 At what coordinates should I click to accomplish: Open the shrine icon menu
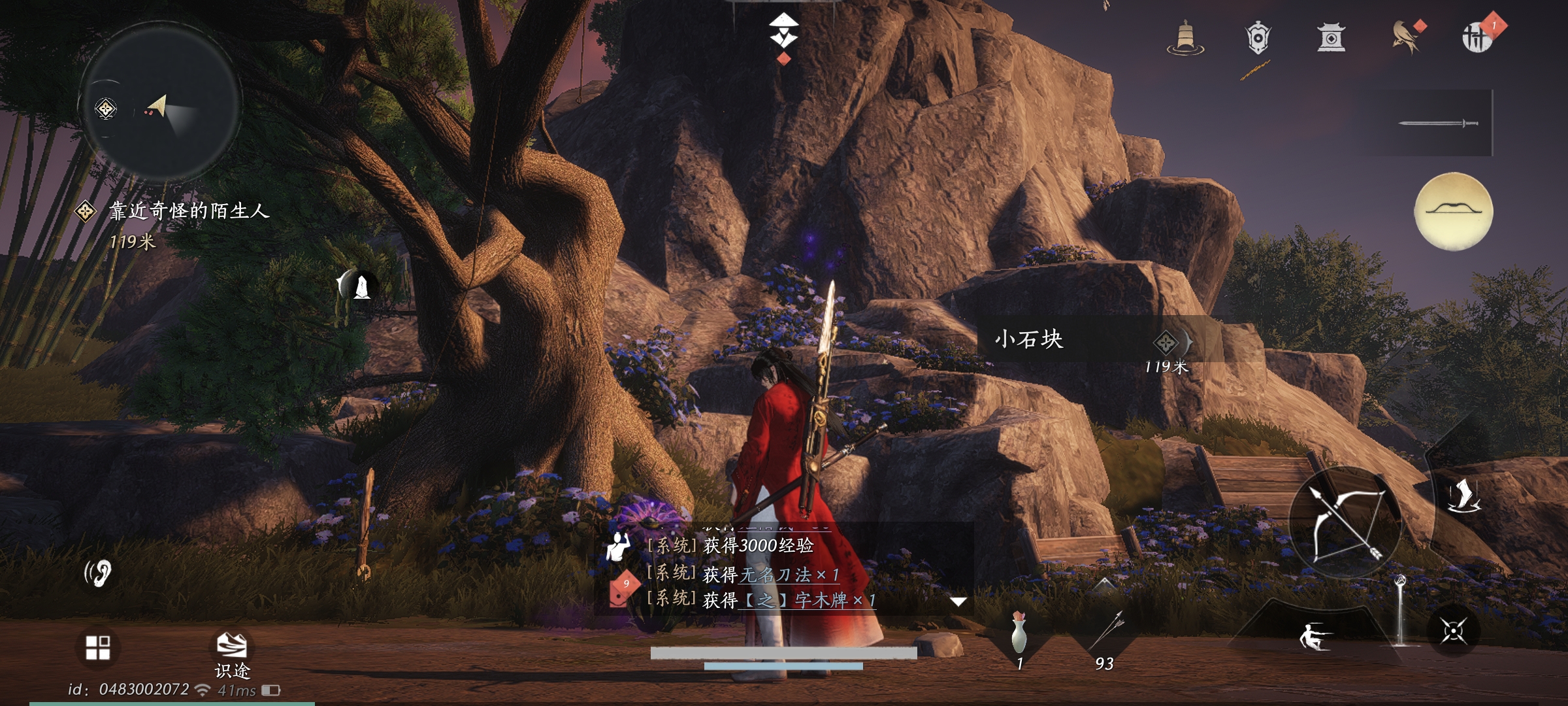point(1331,38)
